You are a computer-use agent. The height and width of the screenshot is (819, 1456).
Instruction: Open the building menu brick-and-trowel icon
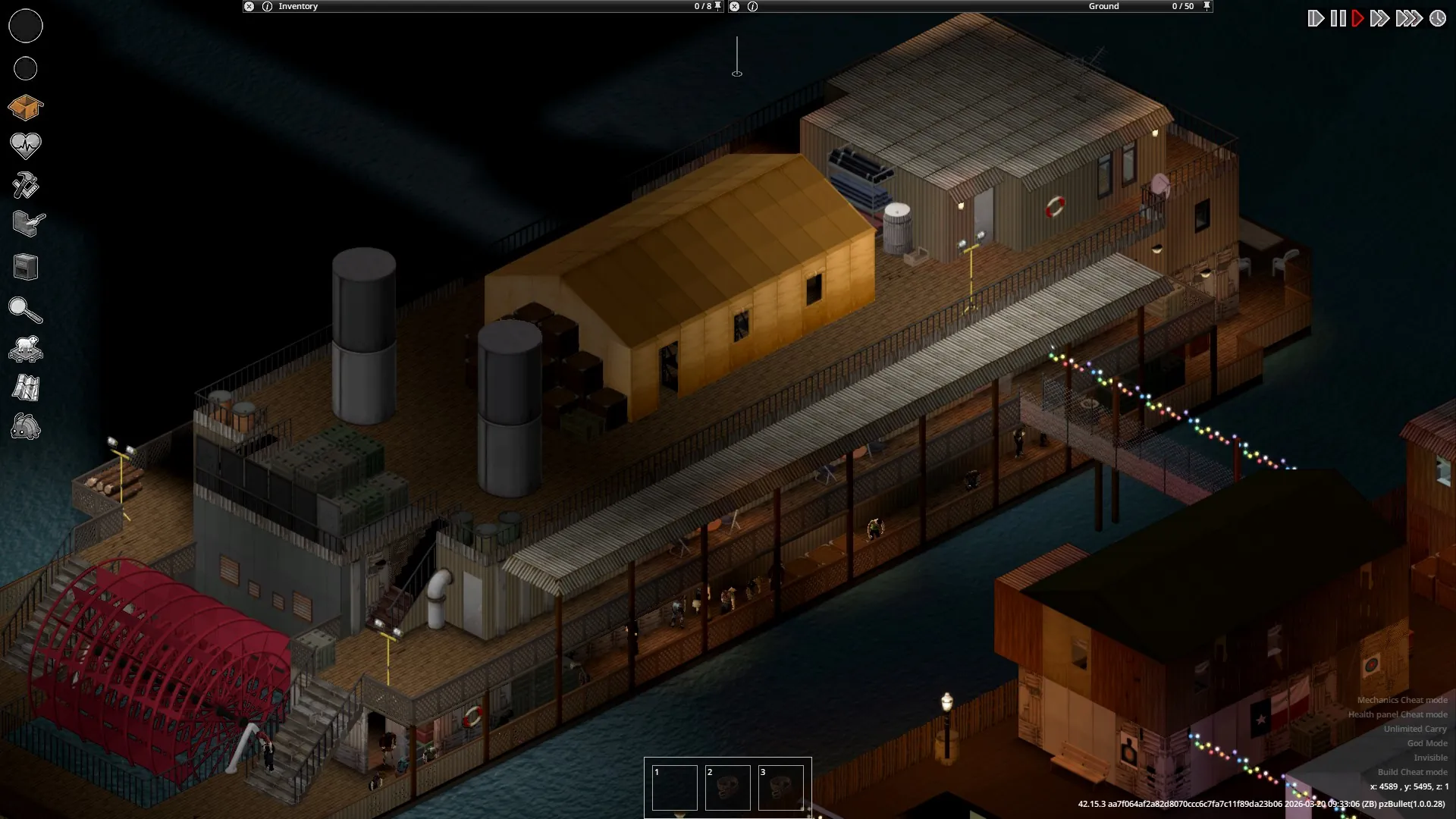click(28, 224)
